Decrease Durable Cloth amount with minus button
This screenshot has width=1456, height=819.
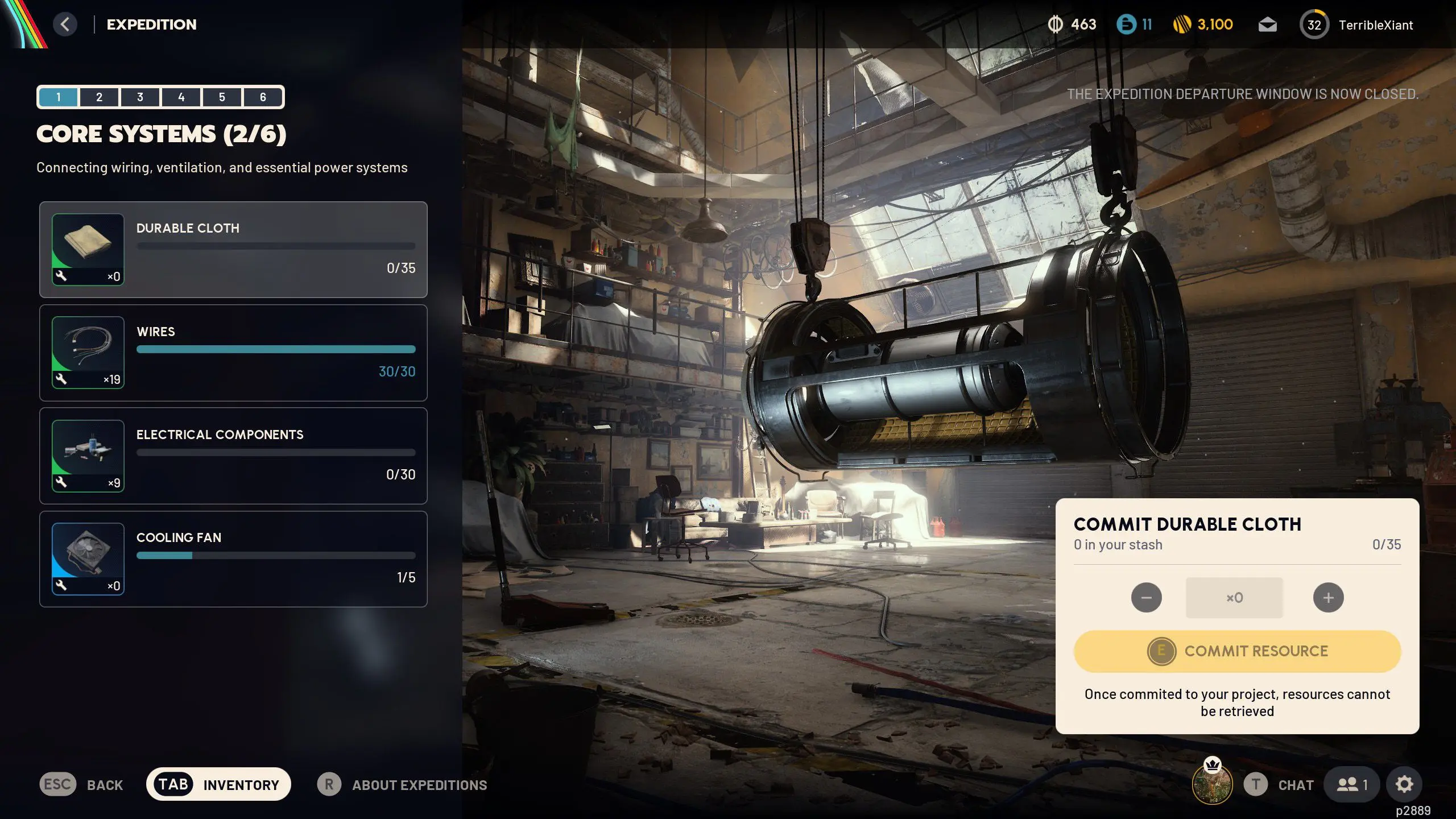click(x=1147, y=597)
